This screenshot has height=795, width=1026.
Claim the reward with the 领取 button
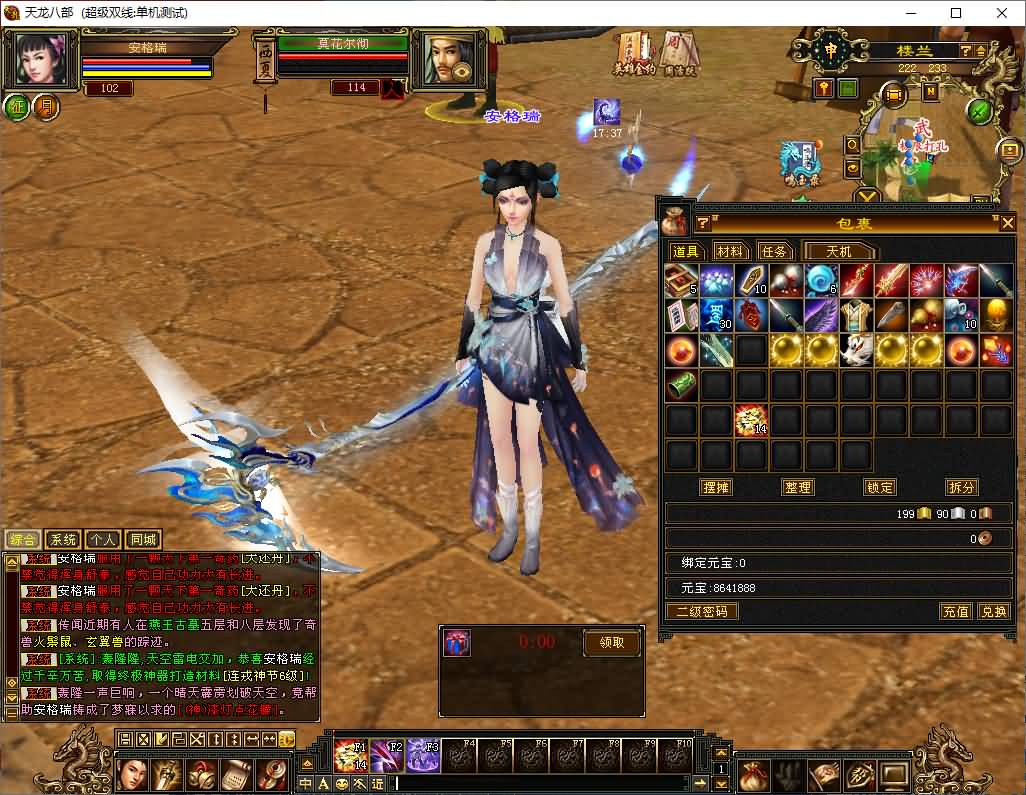click(x=611, y=643)
